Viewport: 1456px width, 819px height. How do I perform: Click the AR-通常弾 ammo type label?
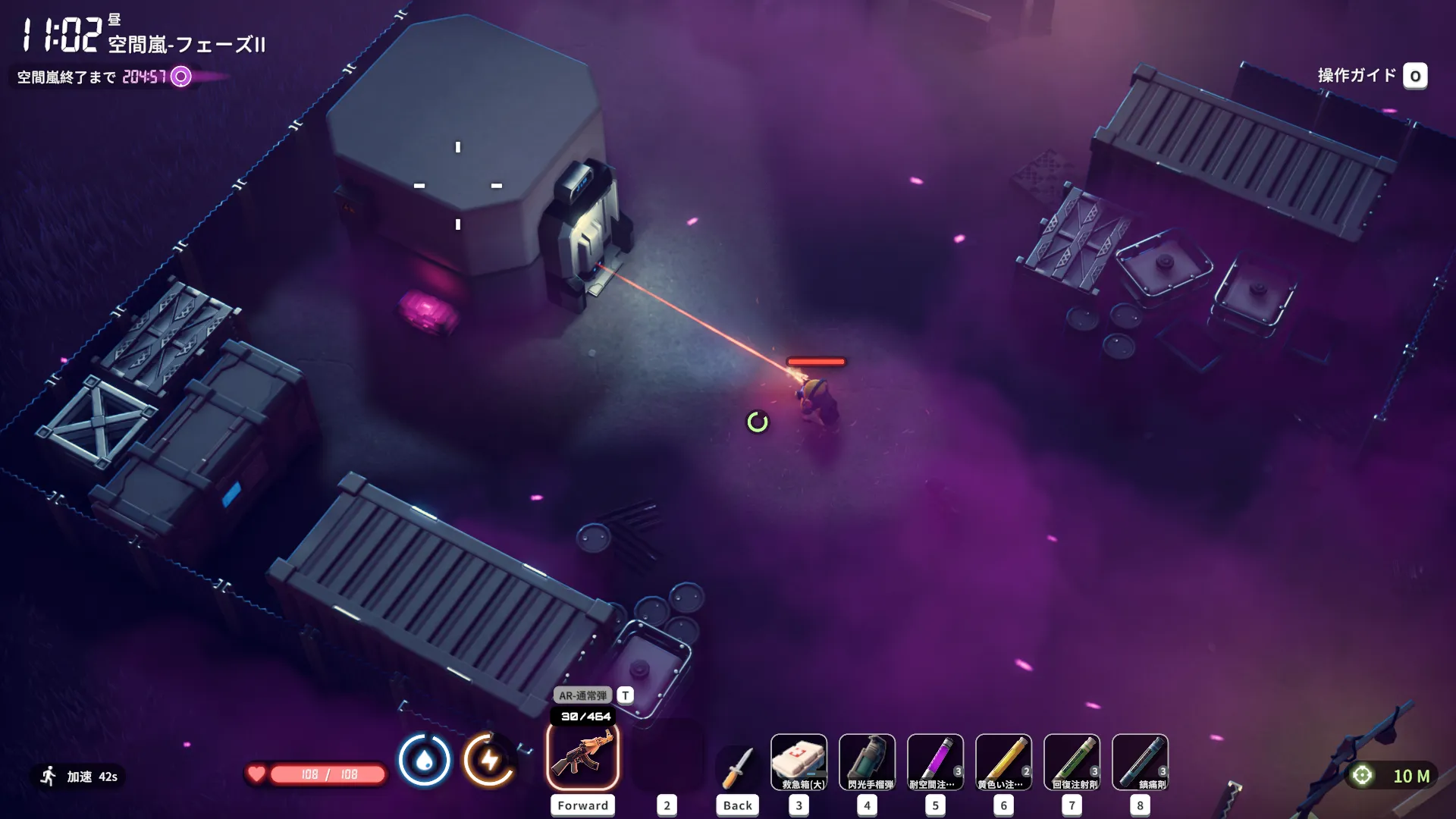pos(582,695)
